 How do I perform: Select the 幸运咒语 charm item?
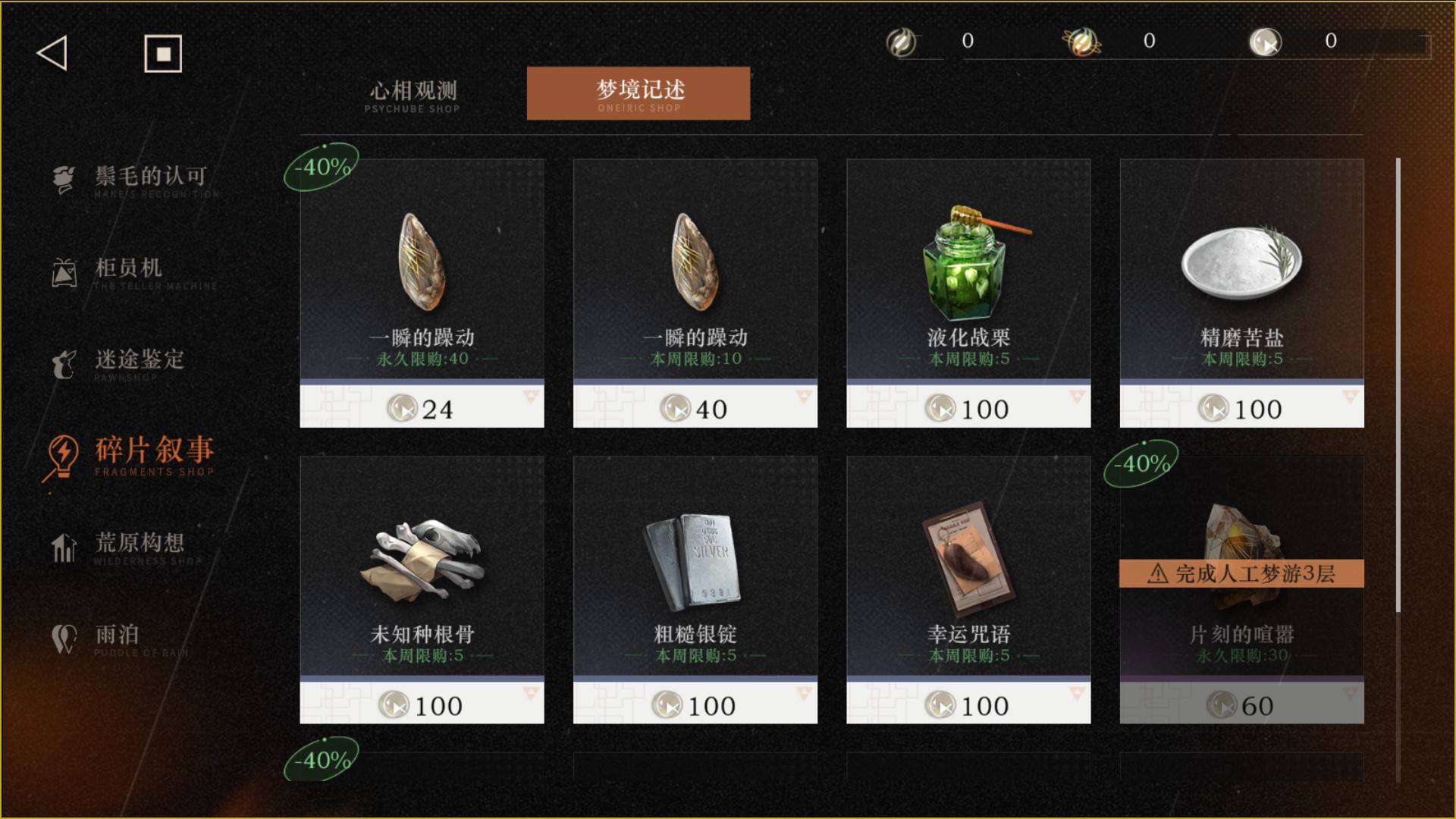(968, 589)
